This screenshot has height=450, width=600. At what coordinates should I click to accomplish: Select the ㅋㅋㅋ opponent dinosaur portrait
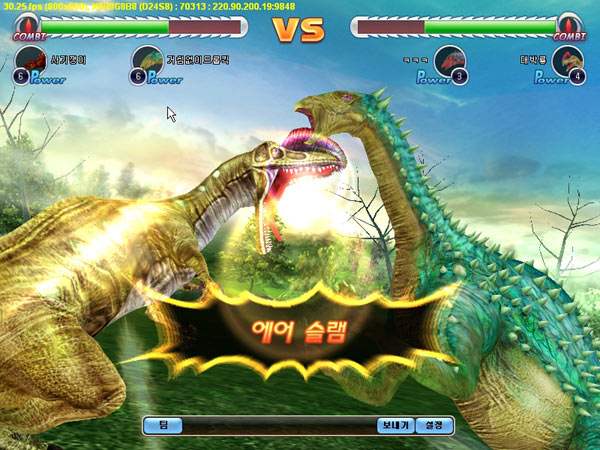coord(449,62)
